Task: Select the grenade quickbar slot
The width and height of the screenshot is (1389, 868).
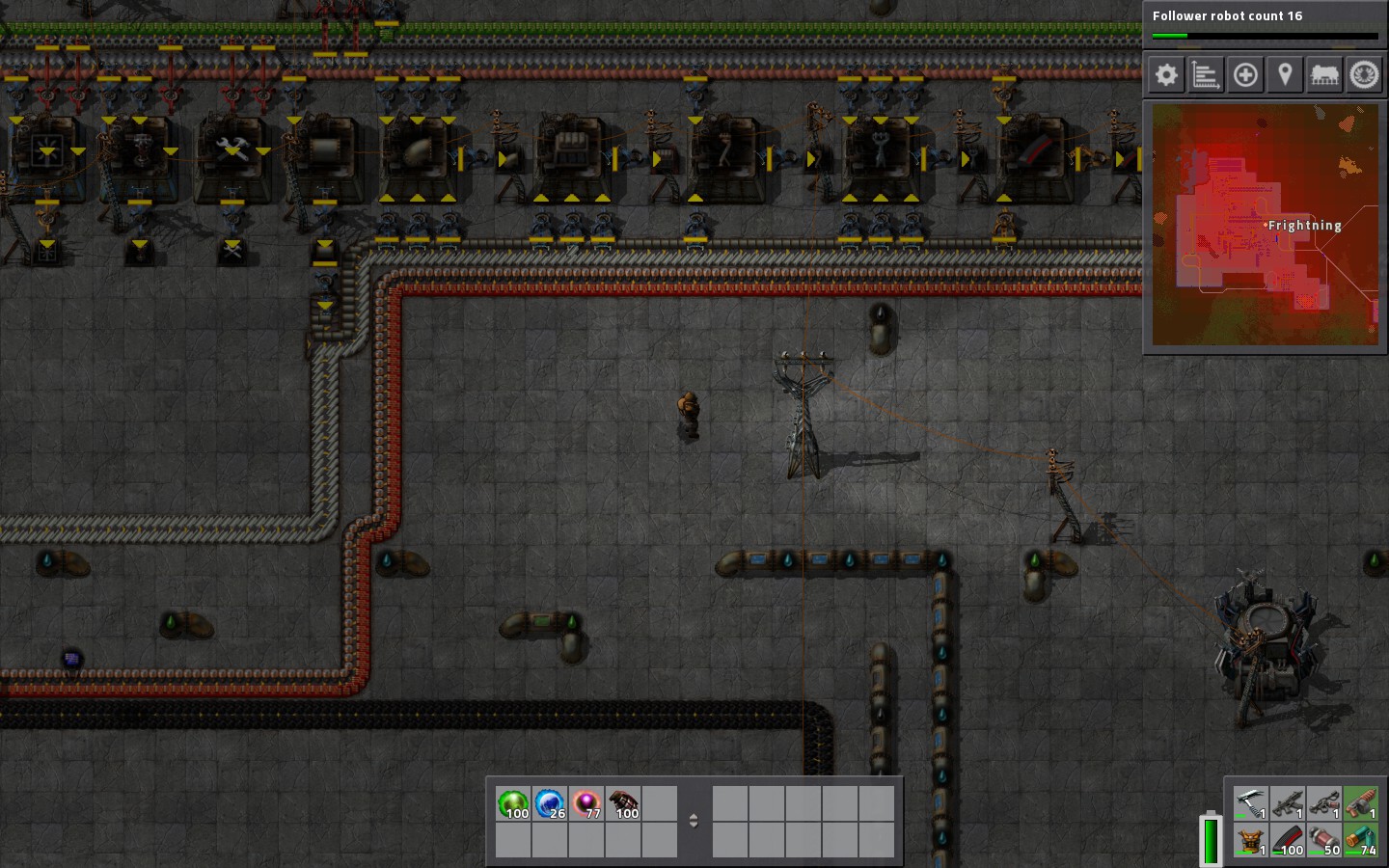Action: coord(623,803)
